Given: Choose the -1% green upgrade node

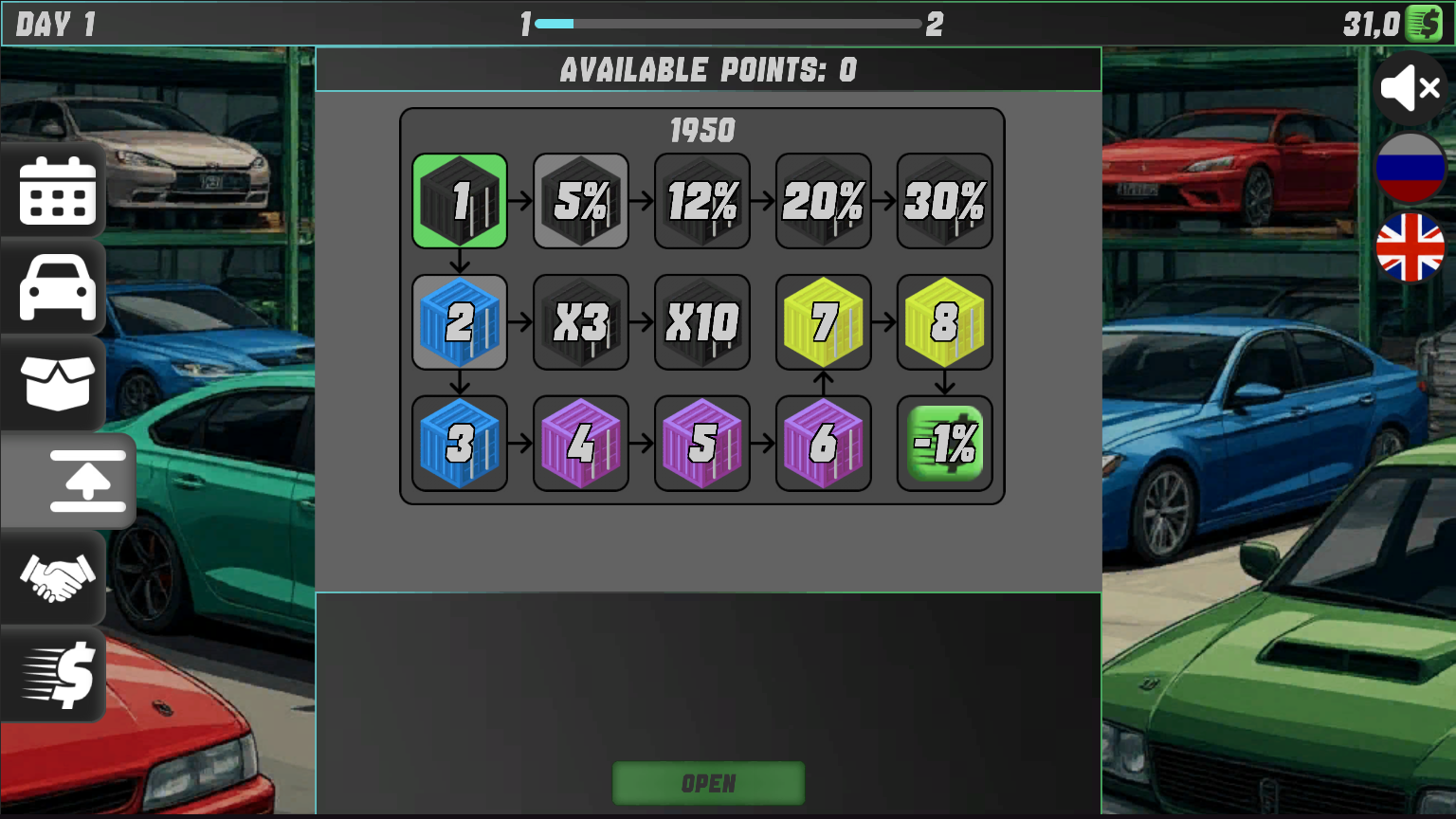Looking at the screenshot, I should pyautogui.click(x=944, y=443).
